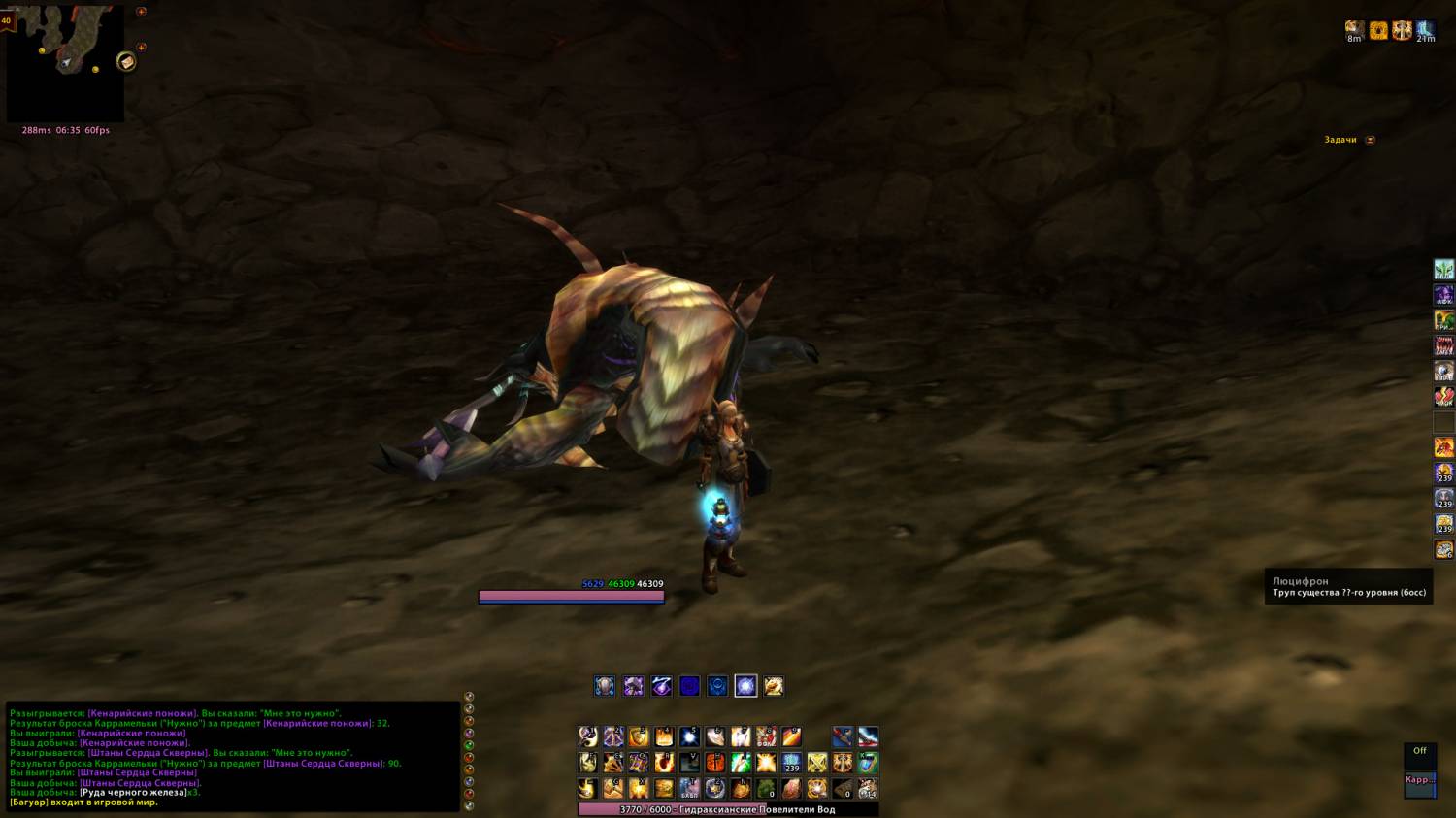Cast the white starburst spell on key 5

[x=689, y=736]
